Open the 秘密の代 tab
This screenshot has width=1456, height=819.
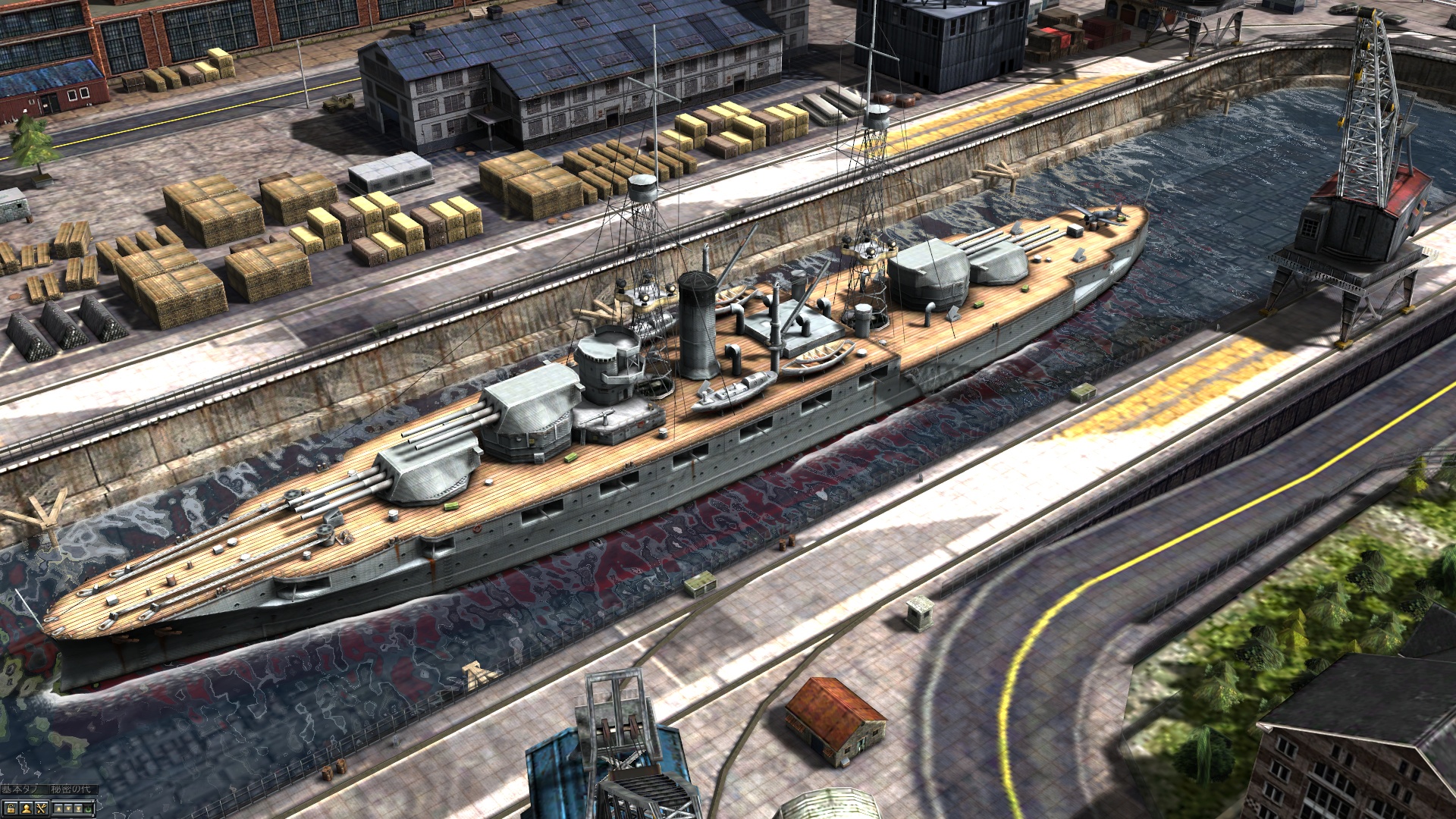72,789
